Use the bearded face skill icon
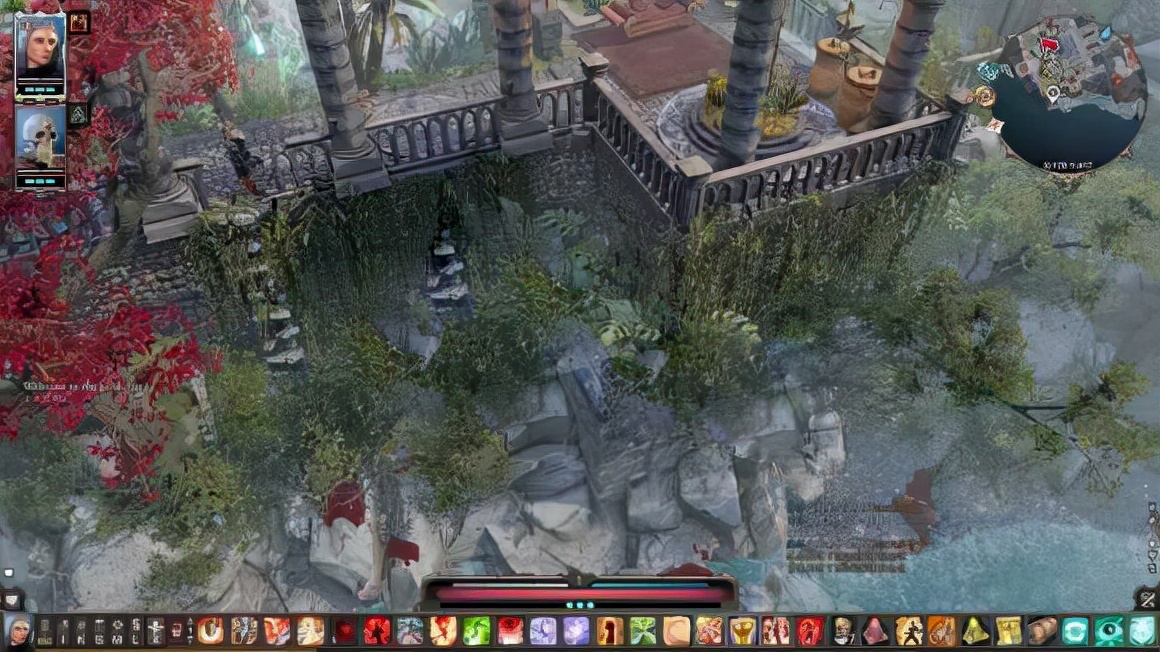The height and width of the screenshot is (652, 1160). [x=843, y=631]
